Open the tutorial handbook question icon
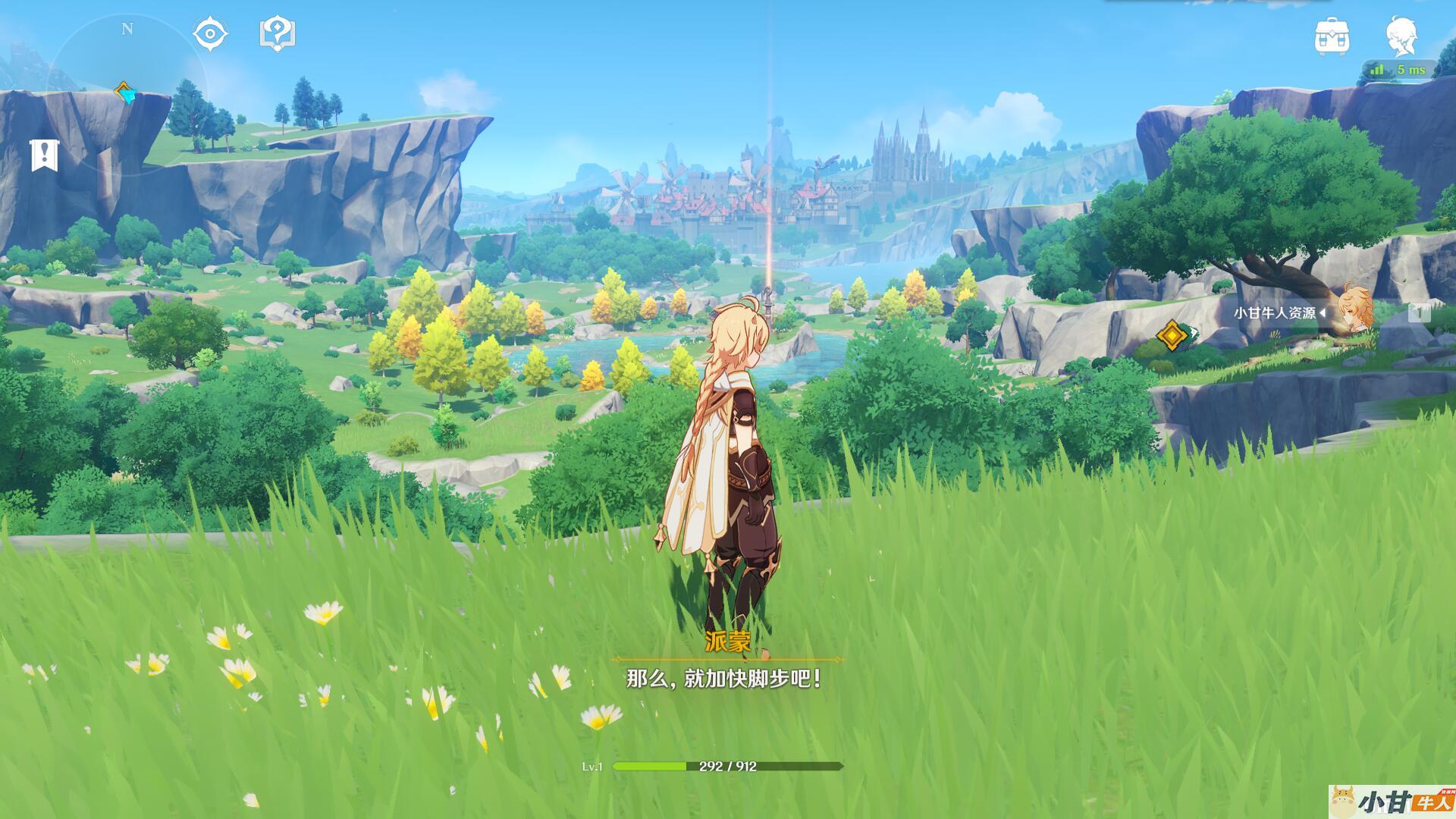This screenshot has width=1456, height=819. [278, 34]
